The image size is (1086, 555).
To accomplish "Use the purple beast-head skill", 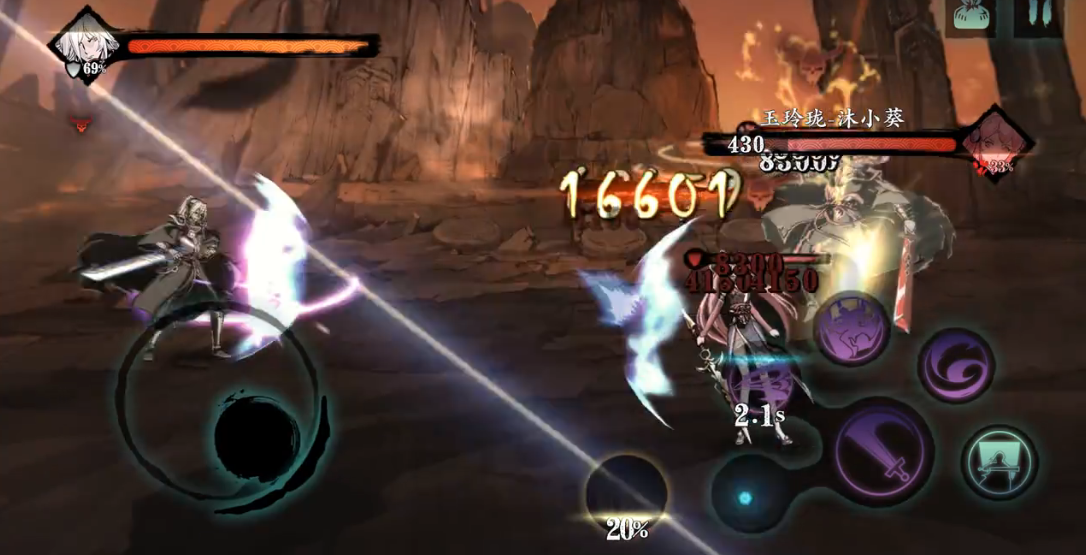I will (851, 328).
